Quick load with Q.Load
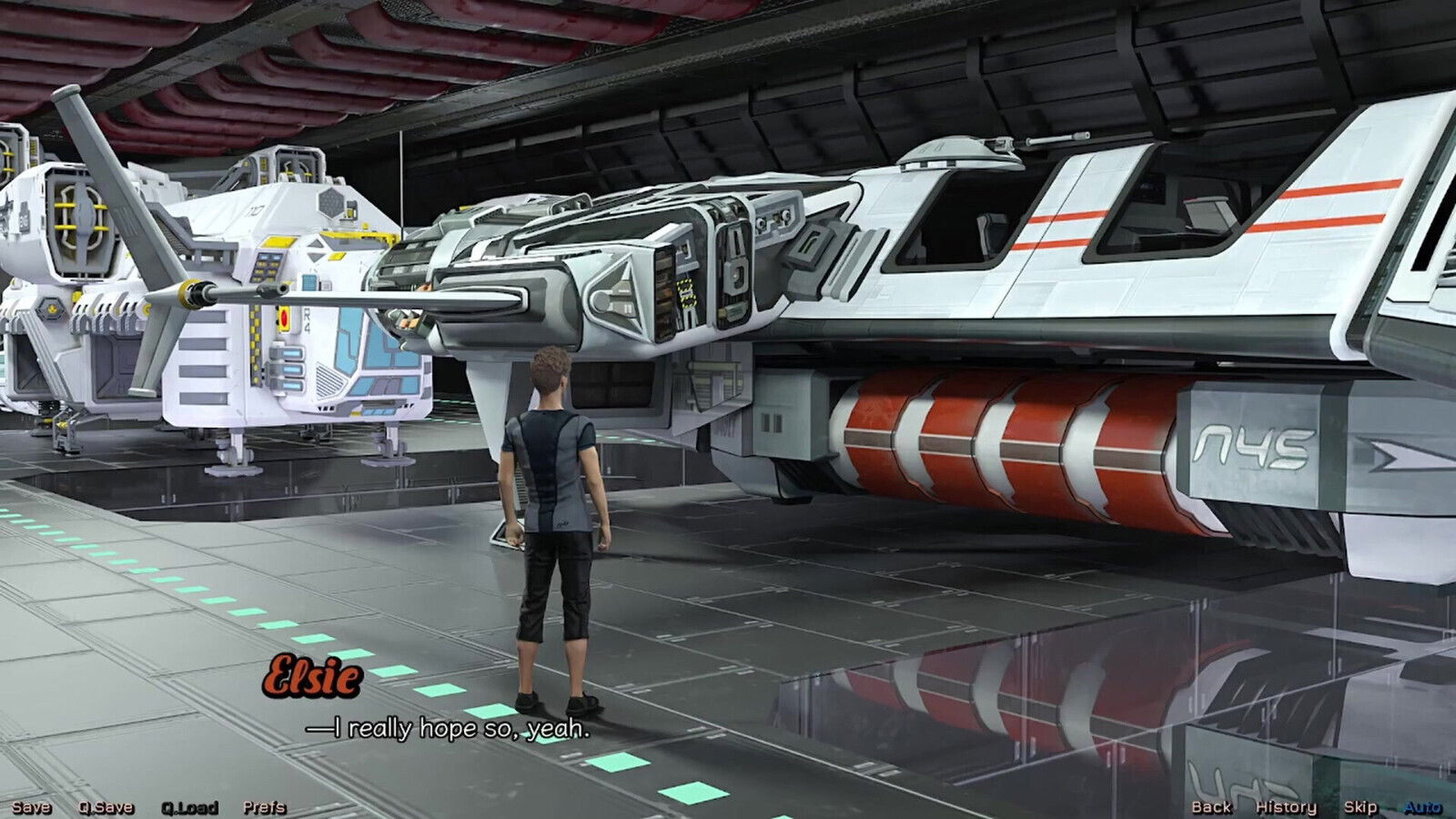Image resolution: width=1456 pixels, height=819 pixels. [x=189, y=807]
